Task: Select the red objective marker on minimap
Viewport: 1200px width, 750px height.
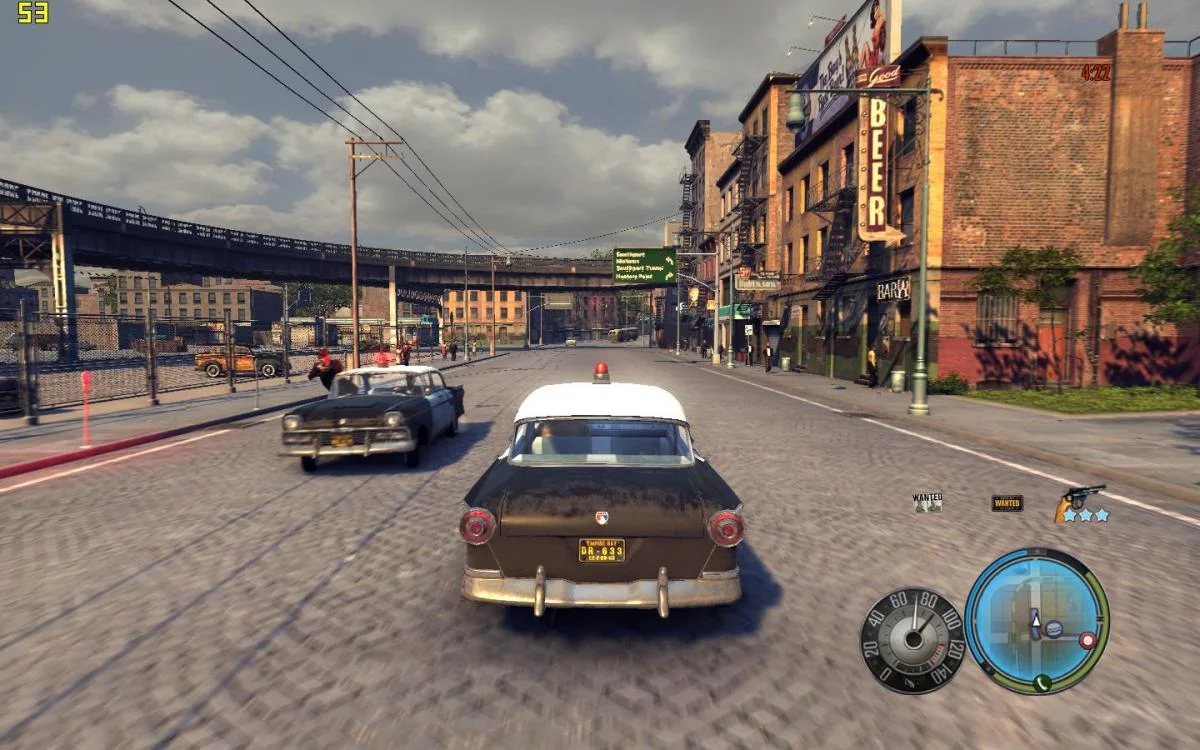Action: 1086,639
